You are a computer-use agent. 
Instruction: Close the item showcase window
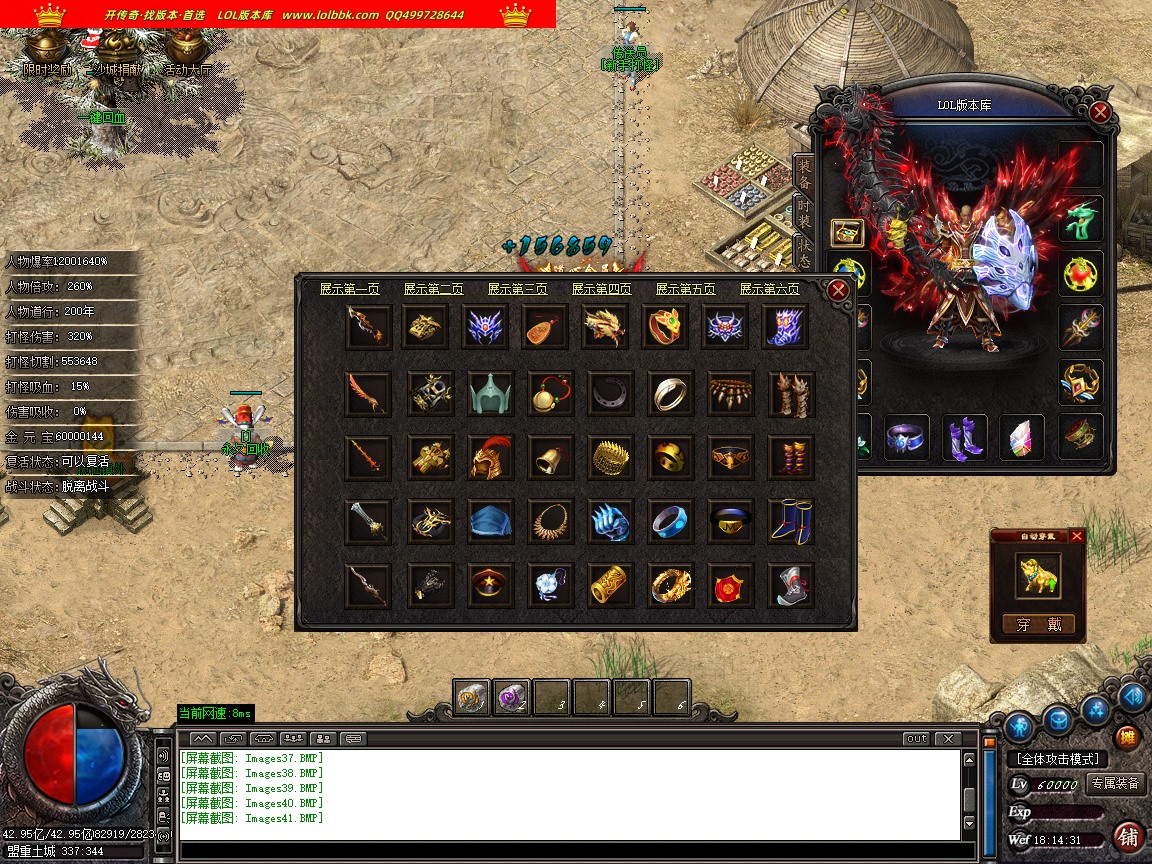[x=839, y=290]
